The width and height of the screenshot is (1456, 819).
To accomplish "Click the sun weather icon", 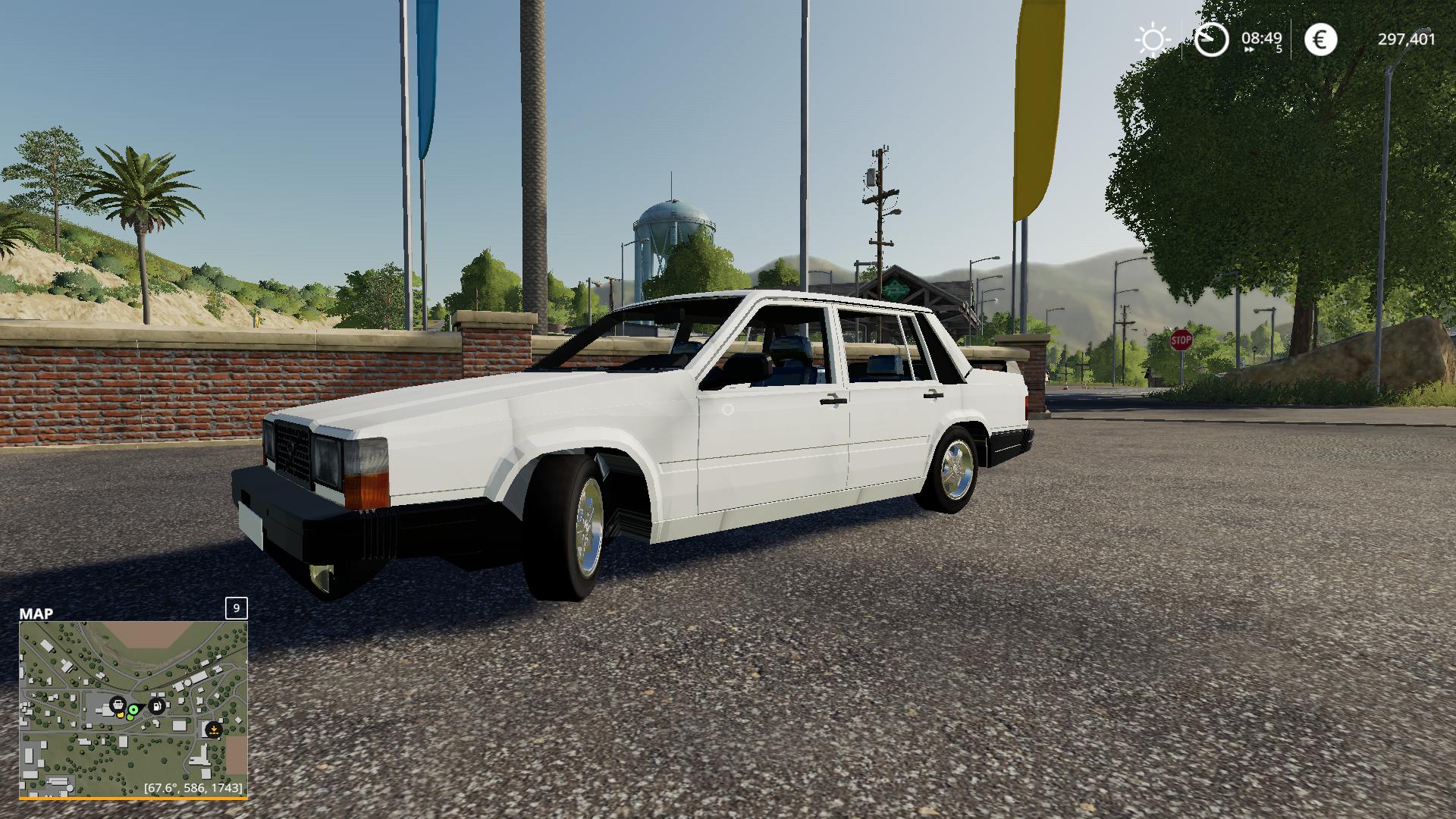I will coord(1152,39).
